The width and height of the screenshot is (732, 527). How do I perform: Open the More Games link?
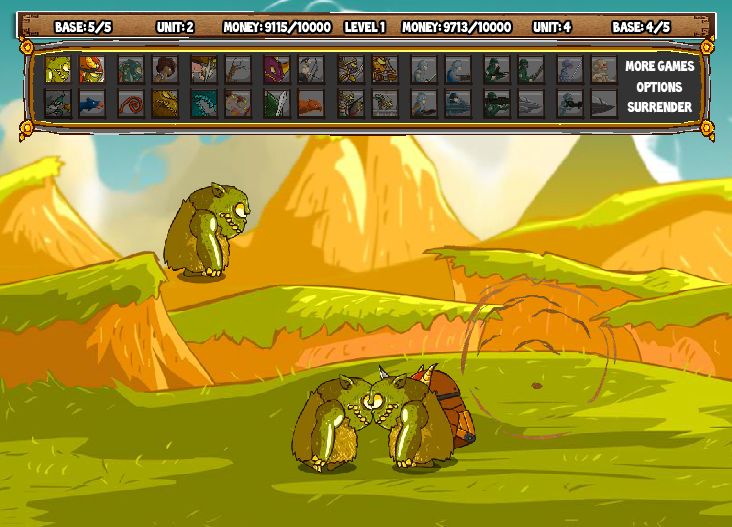point(659,66)
